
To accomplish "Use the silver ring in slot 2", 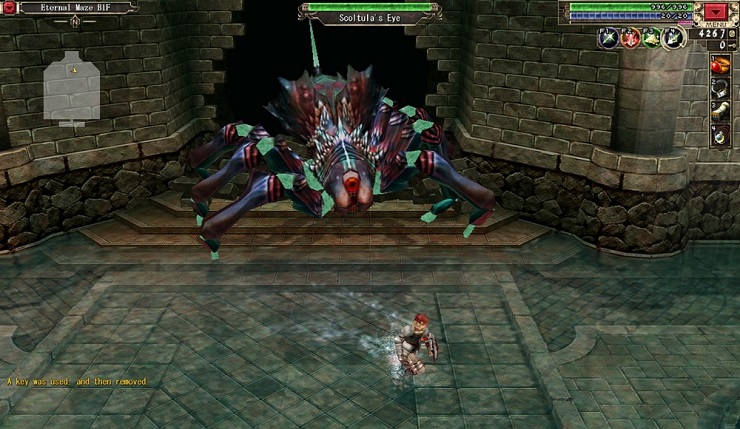I will (x=719, y=88).
